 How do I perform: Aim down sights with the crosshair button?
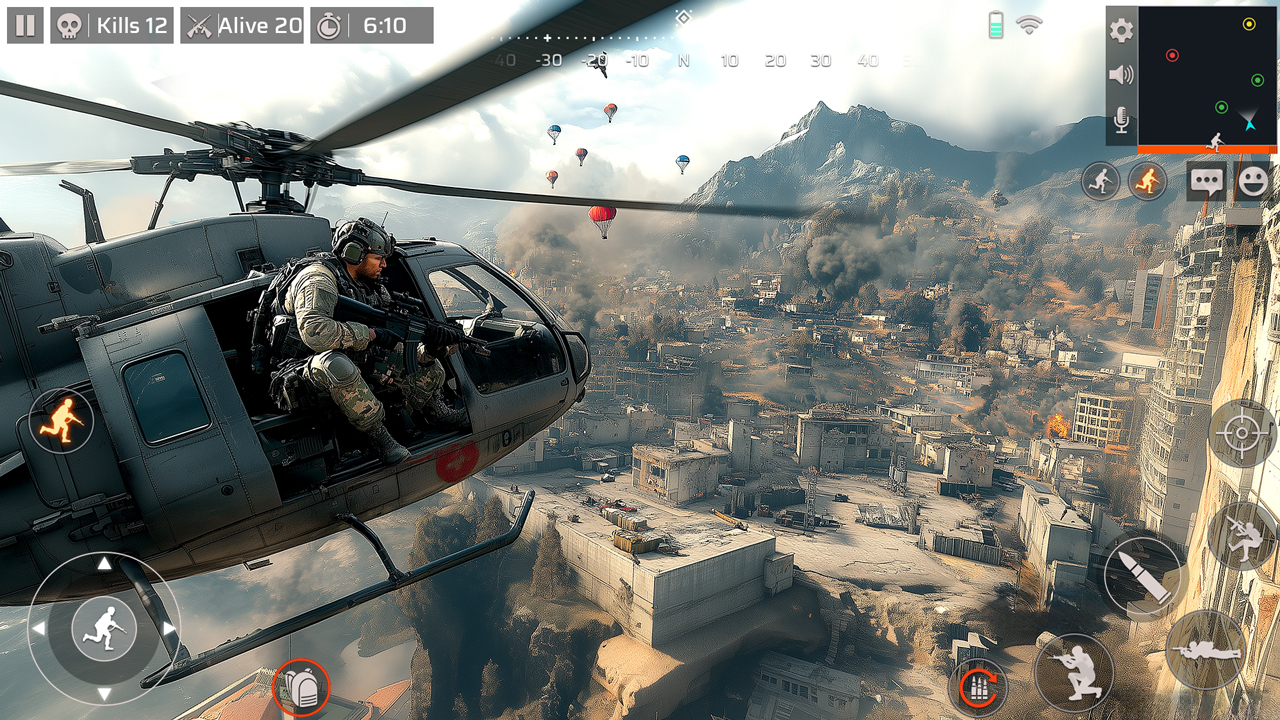click(x=1242, y=433)
